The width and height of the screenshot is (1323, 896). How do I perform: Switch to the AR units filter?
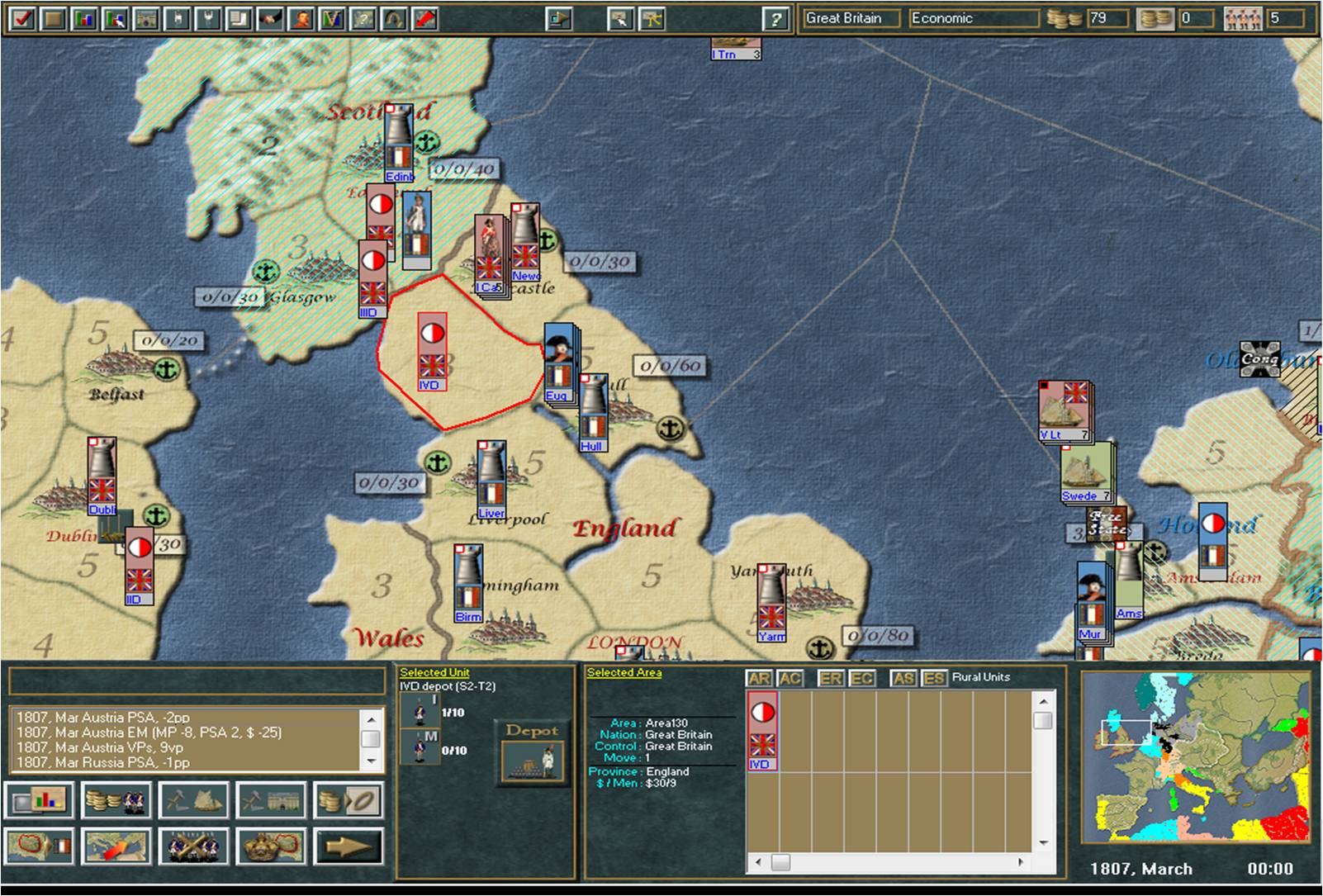pyautogui.click(x=759, y=678)
